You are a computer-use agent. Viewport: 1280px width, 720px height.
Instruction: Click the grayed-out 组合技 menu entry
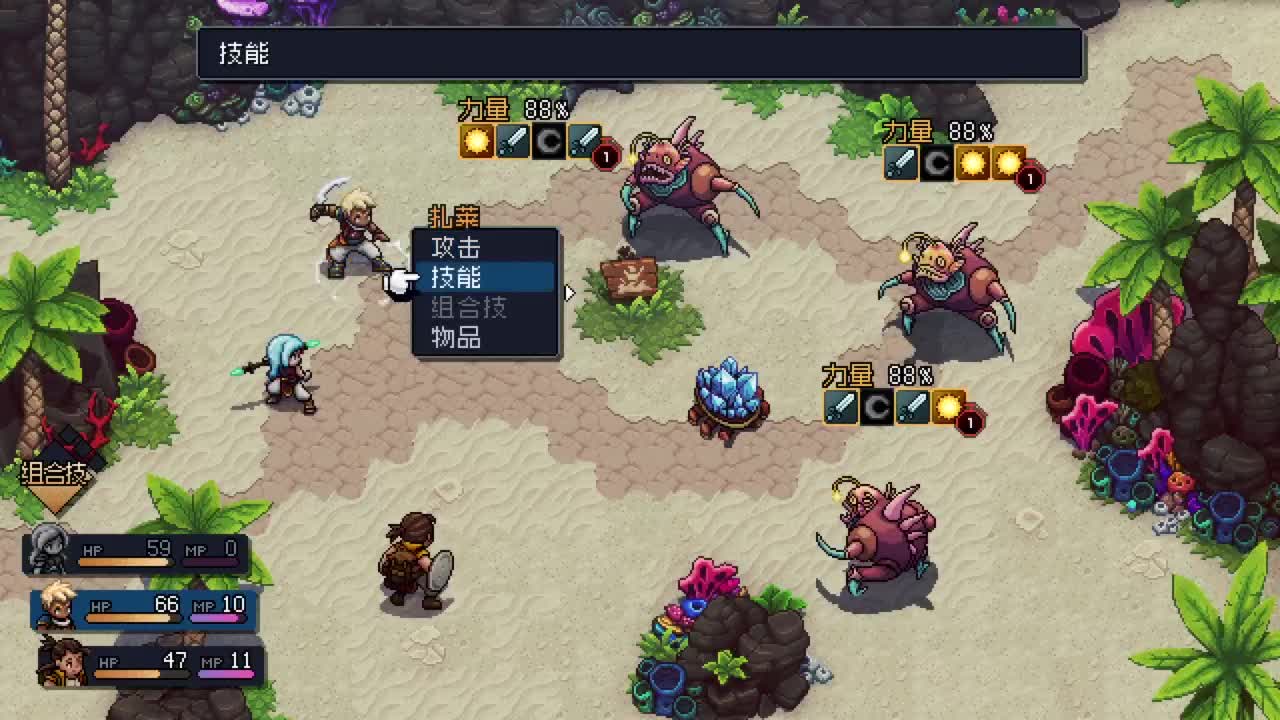click(470, 309)
